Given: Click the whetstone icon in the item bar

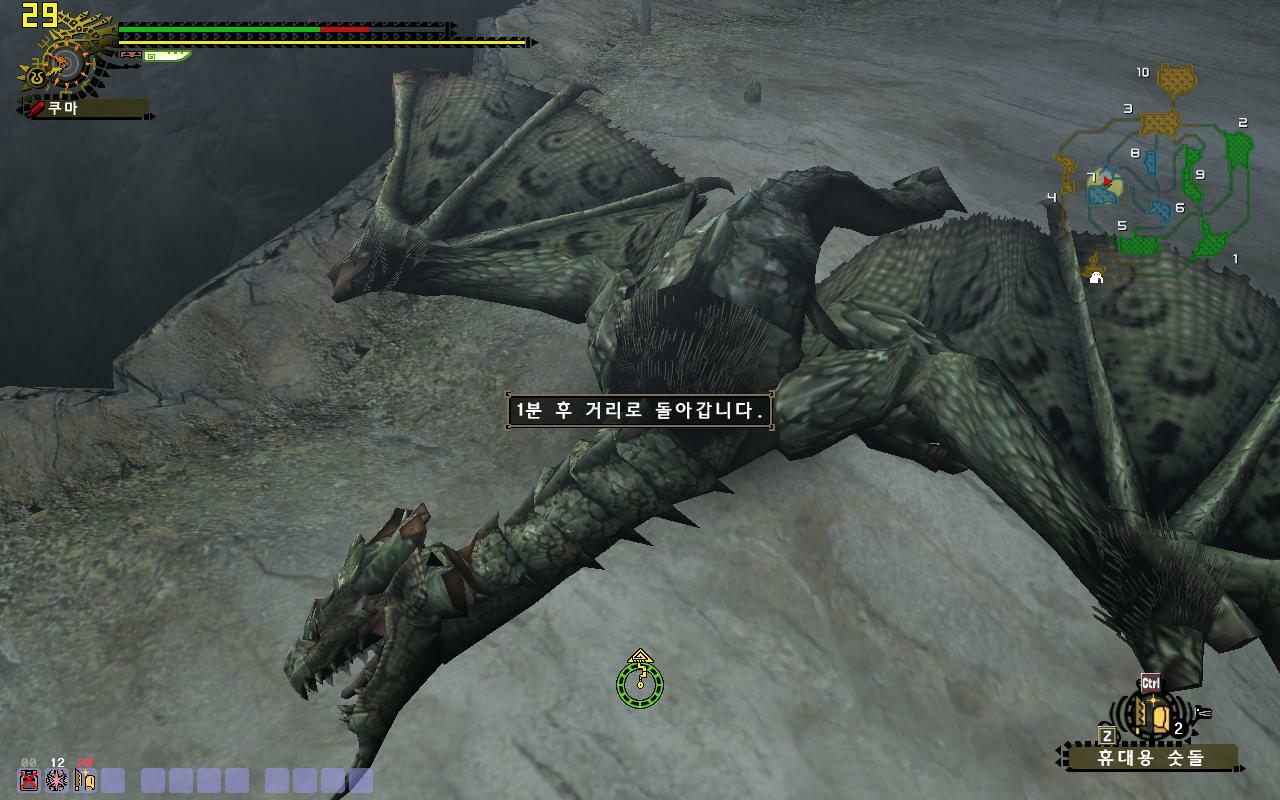Looking at the screenshot, I should coord(85,779).
